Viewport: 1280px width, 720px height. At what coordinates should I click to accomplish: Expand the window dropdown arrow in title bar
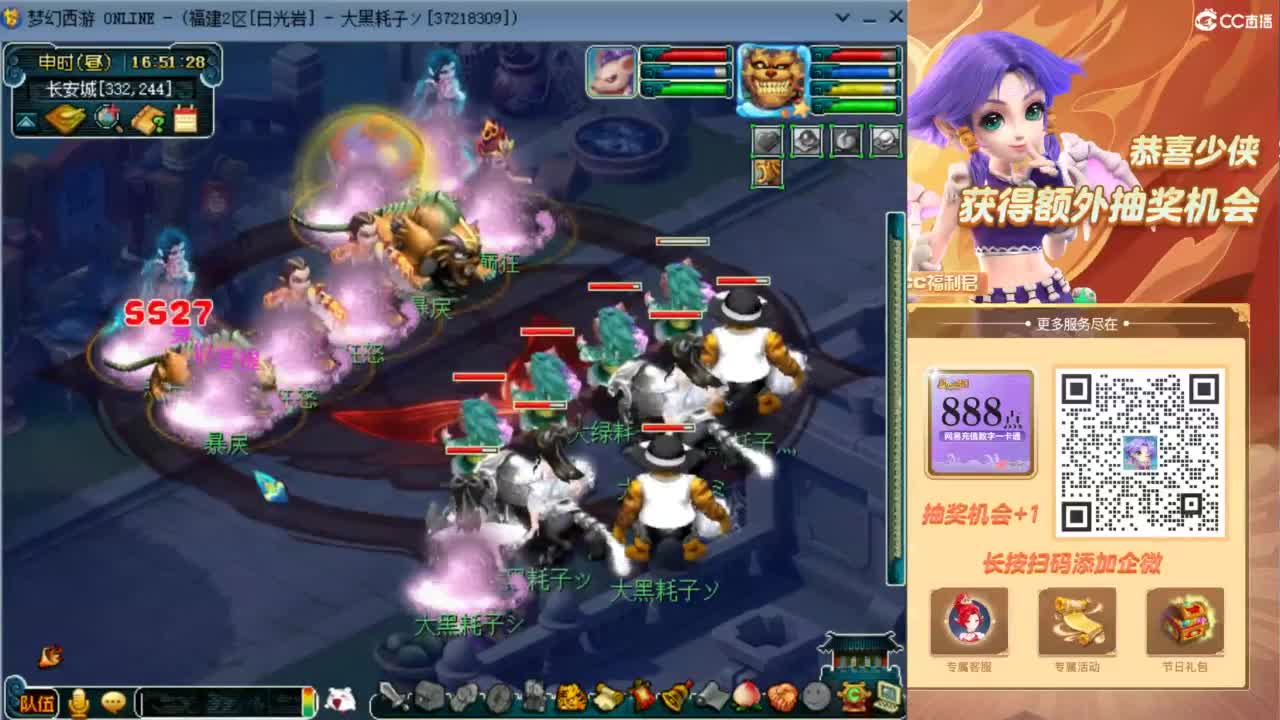840,17
